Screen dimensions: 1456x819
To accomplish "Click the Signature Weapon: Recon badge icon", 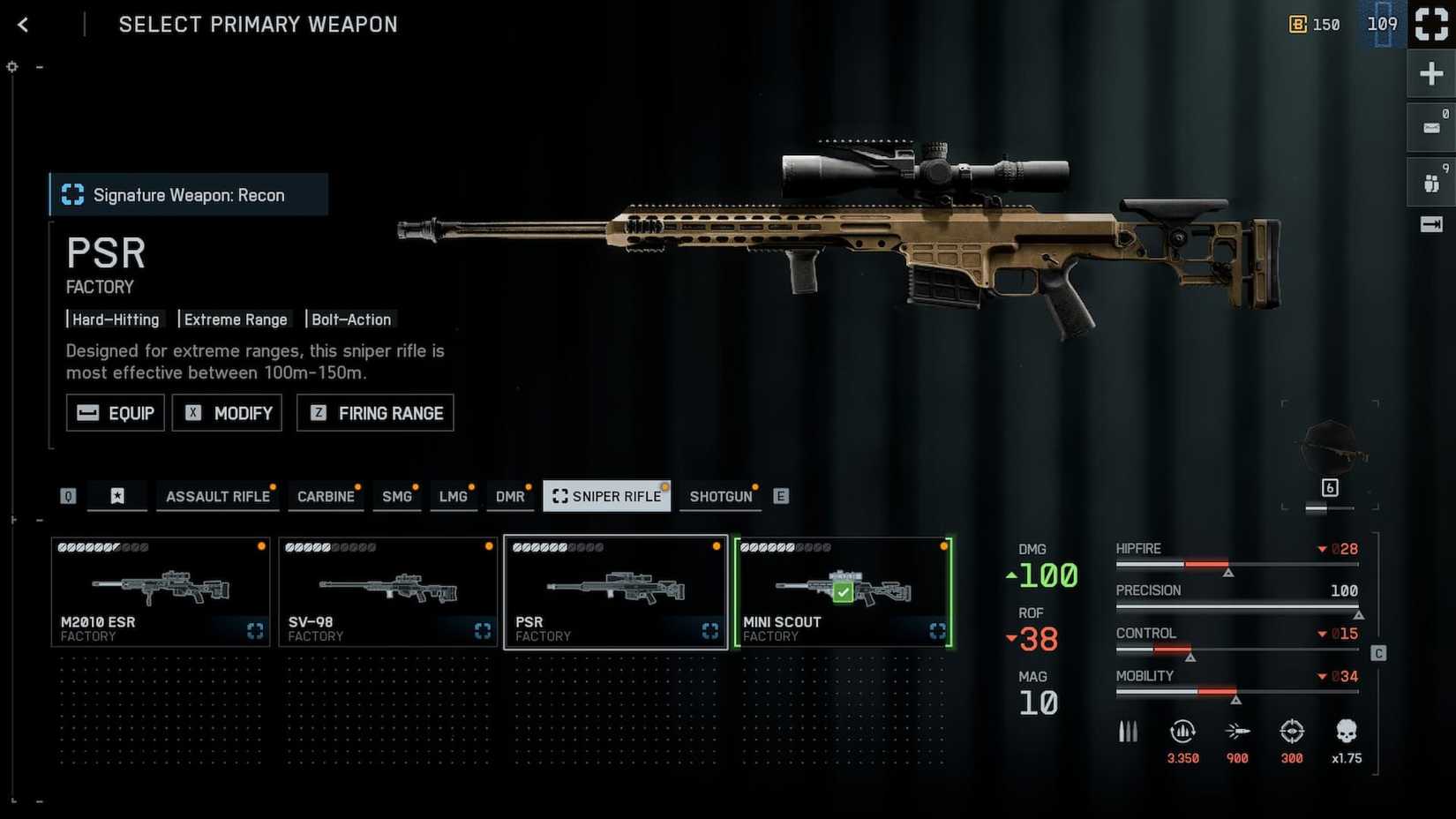I will tap(72, 194).
